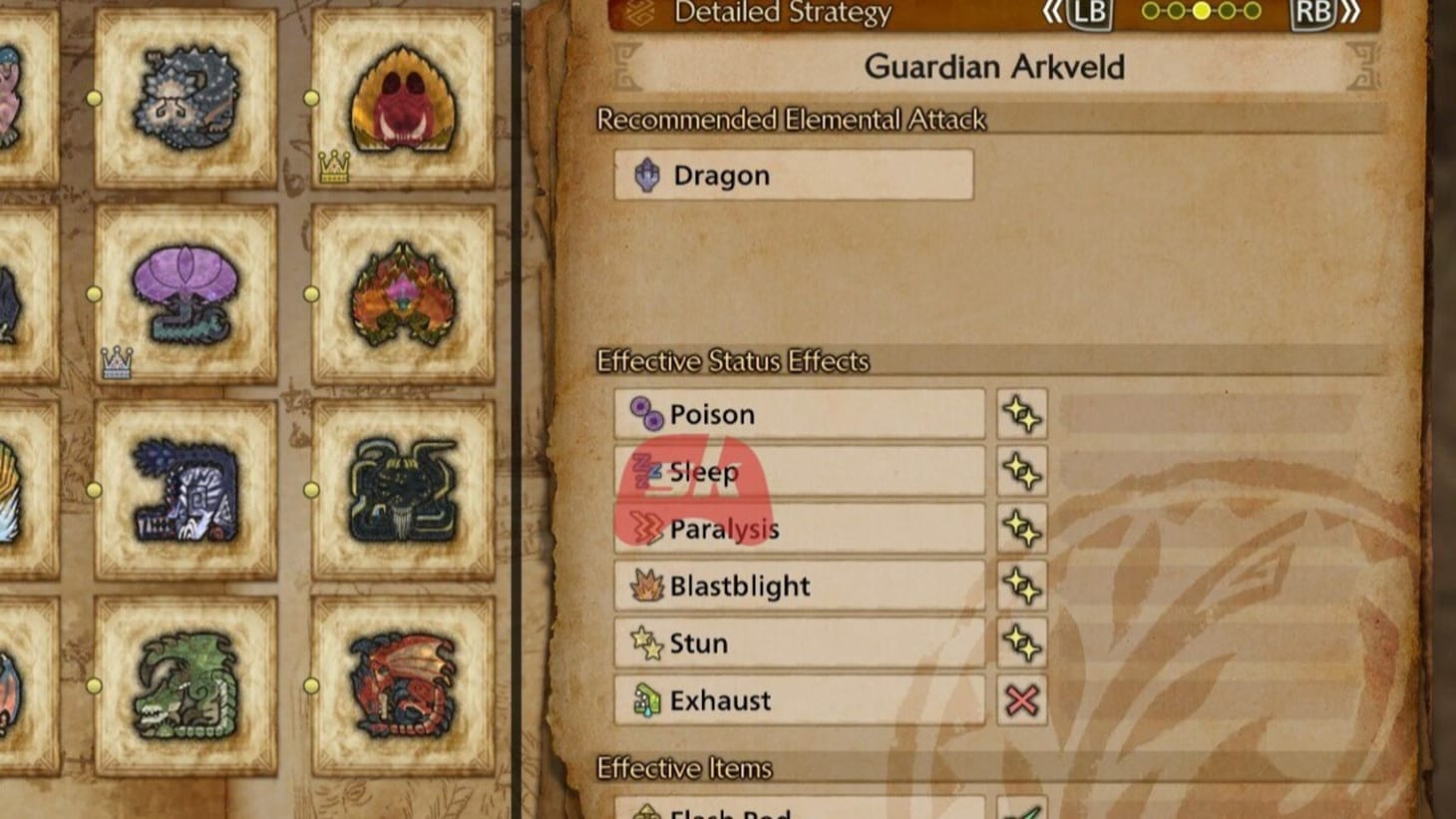Click the Detailed Strategy header tab
1456x819 pixels.
point(784,13)
